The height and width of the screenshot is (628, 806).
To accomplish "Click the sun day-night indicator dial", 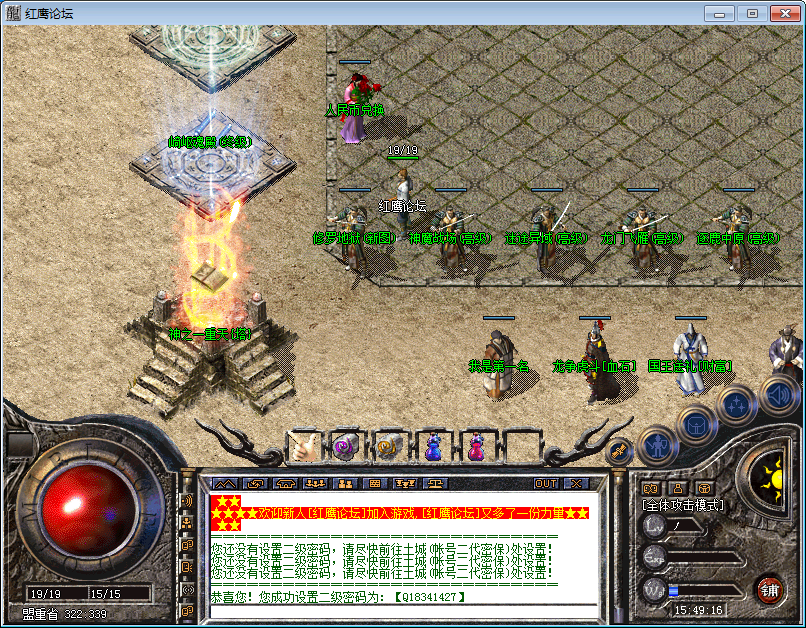I will [771, 473].
